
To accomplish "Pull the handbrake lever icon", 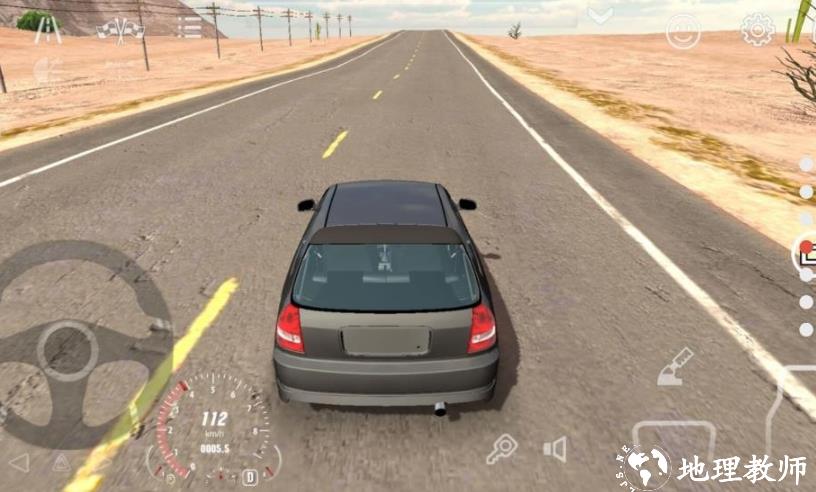I will point(675,366).
